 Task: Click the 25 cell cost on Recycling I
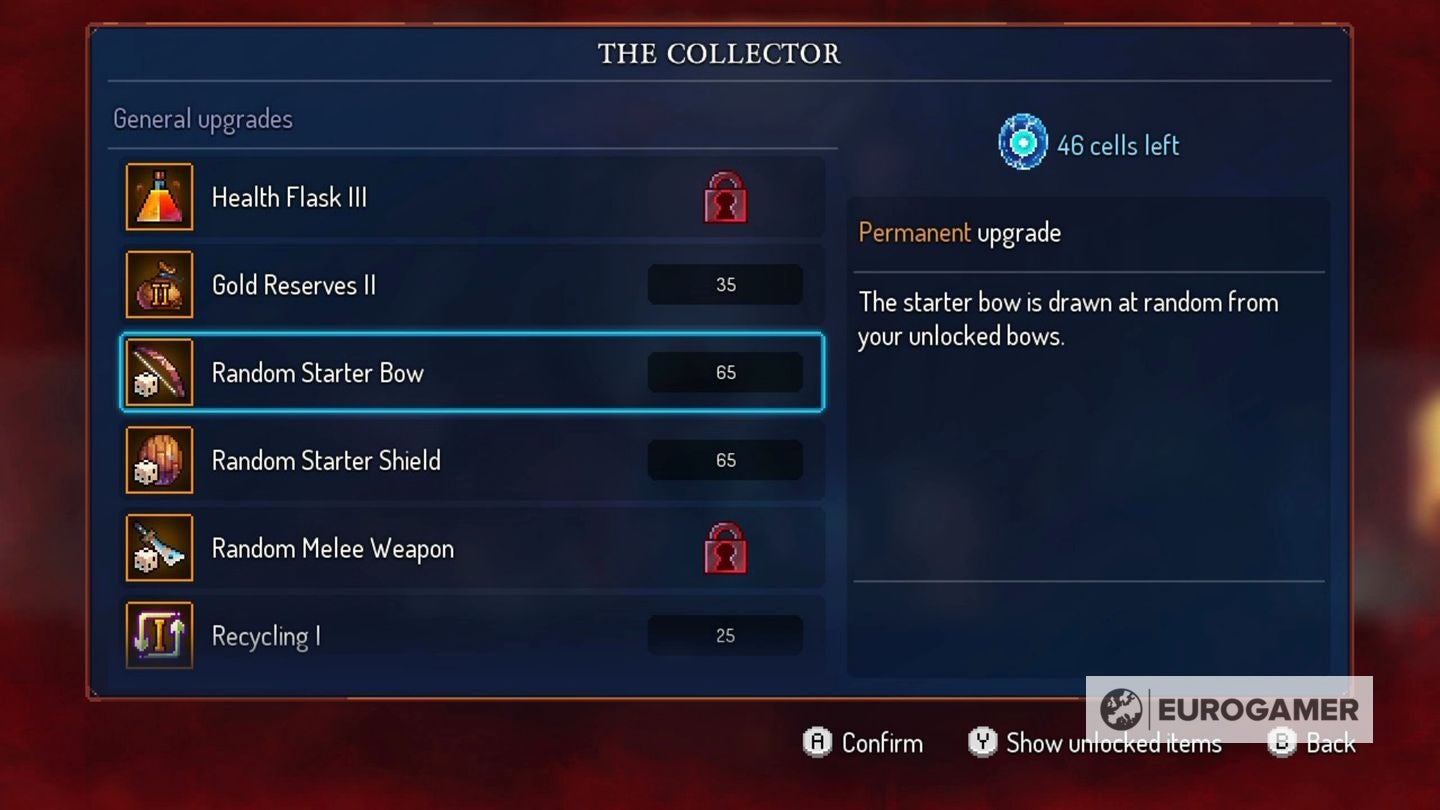click(725, 636)
